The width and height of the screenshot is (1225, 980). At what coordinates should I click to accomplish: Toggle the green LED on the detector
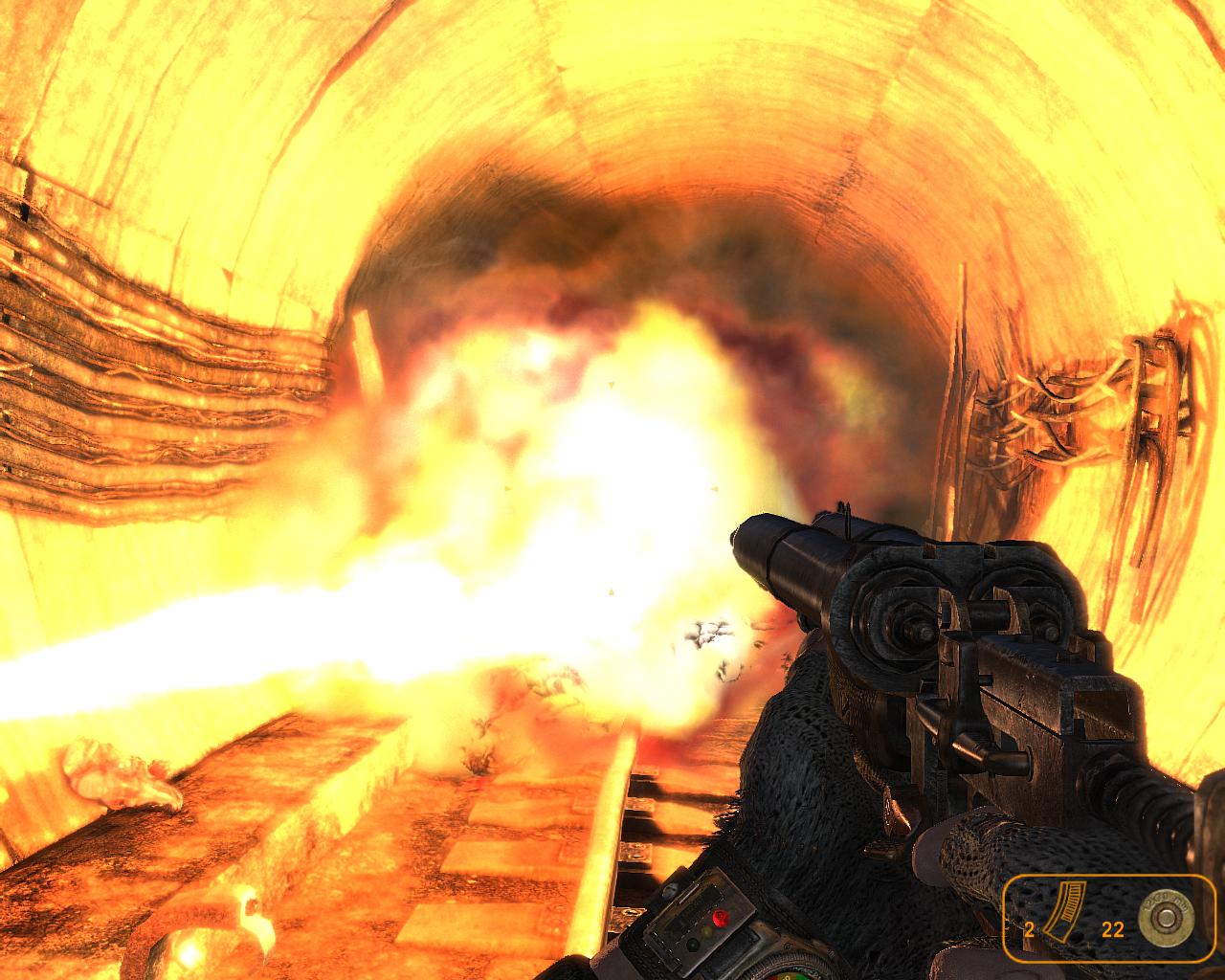[692, 945]
